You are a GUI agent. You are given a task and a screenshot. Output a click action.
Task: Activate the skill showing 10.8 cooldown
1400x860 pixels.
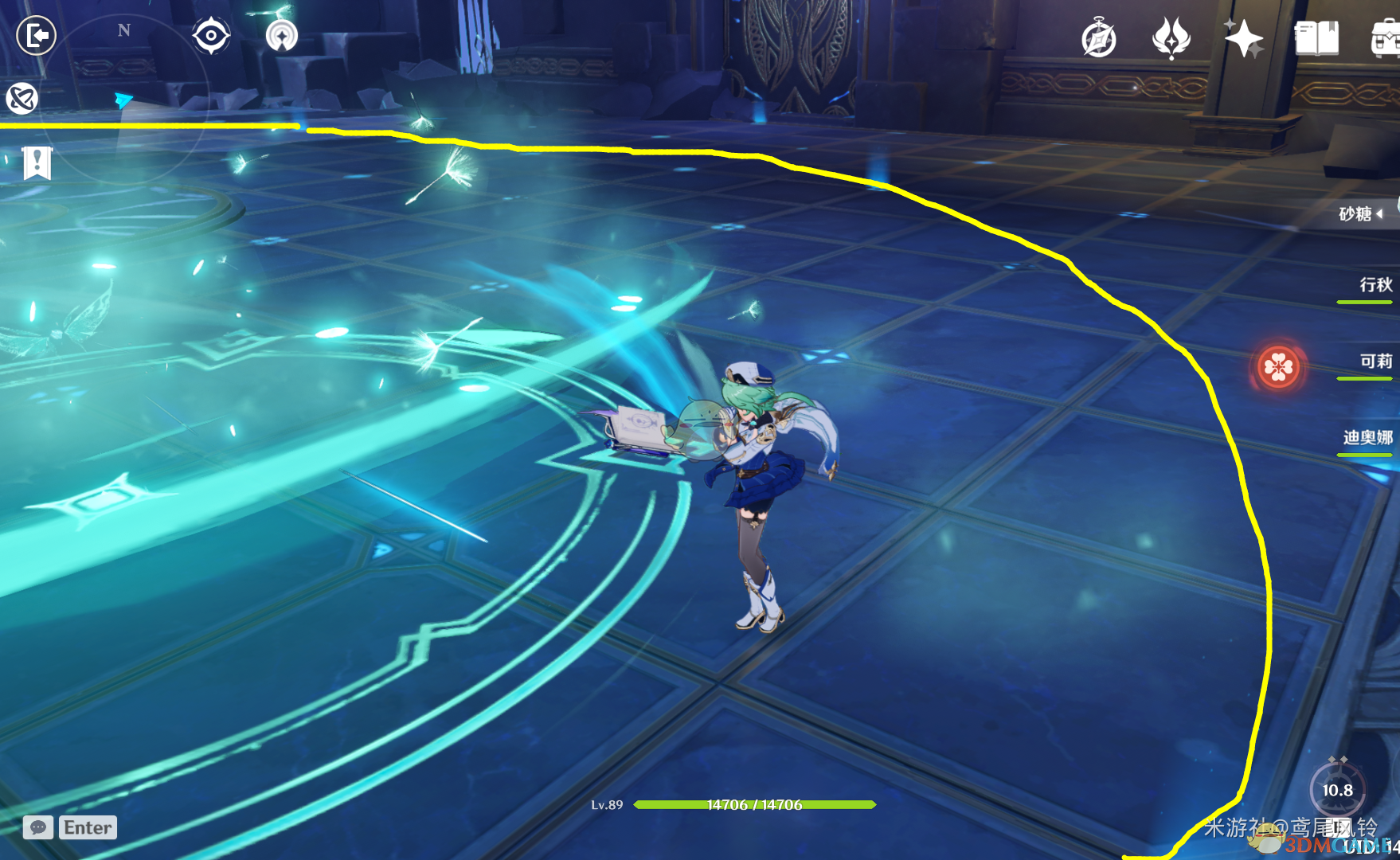[x=1338, y=789]
